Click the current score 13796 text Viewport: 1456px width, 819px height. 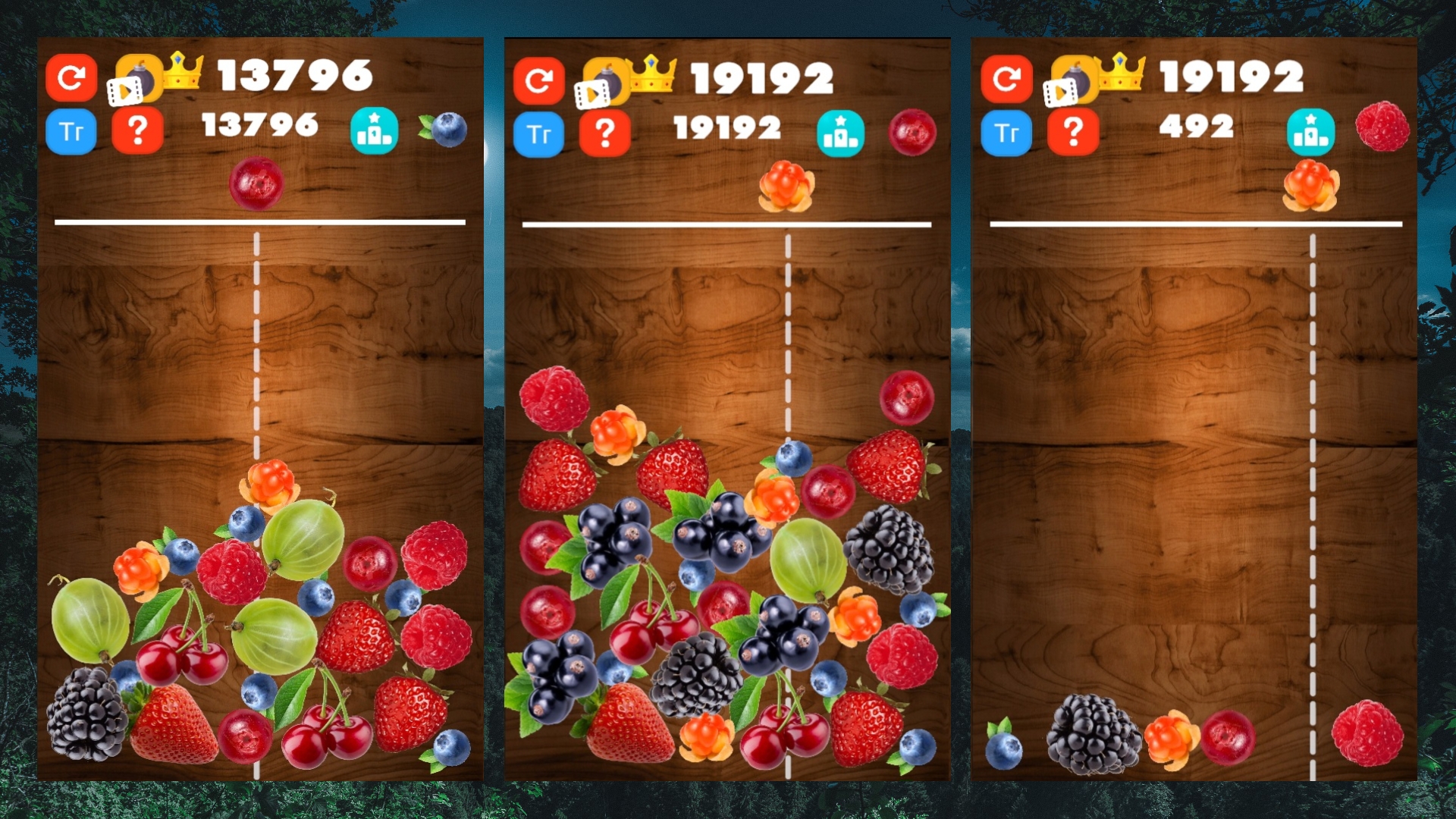coord(259,124)
